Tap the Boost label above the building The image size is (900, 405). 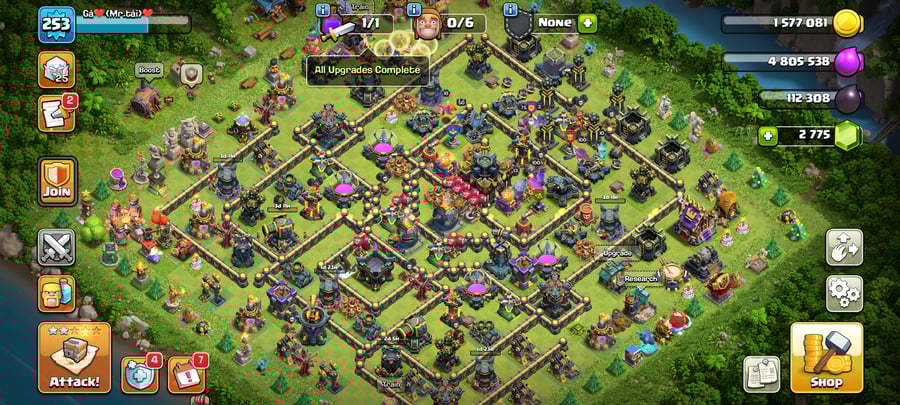point(149,70)
